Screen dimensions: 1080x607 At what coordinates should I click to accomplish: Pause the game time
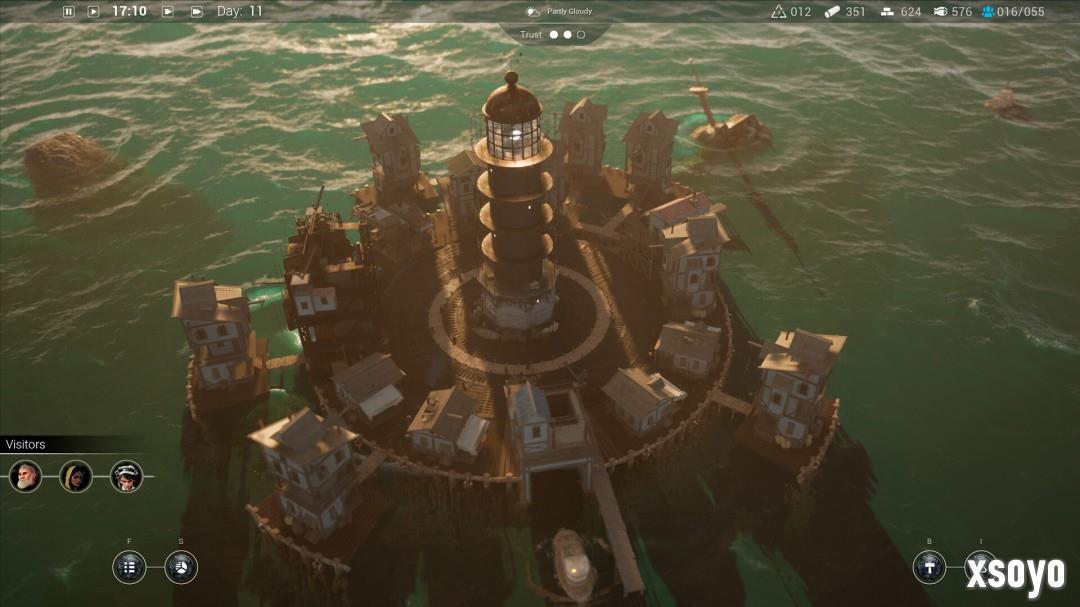coord(69,12)
